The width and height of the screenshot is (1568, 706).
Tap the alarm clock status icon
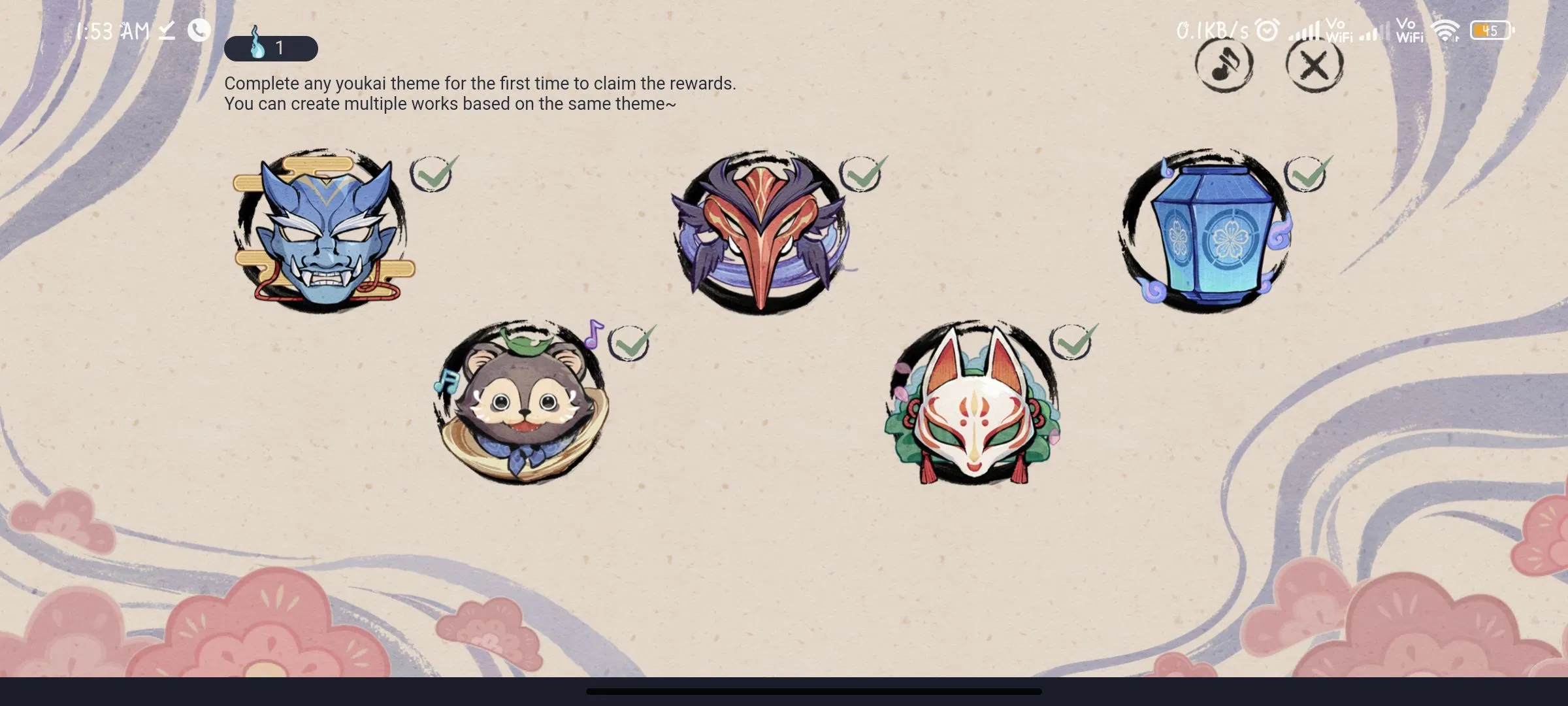coord(1266,29)
